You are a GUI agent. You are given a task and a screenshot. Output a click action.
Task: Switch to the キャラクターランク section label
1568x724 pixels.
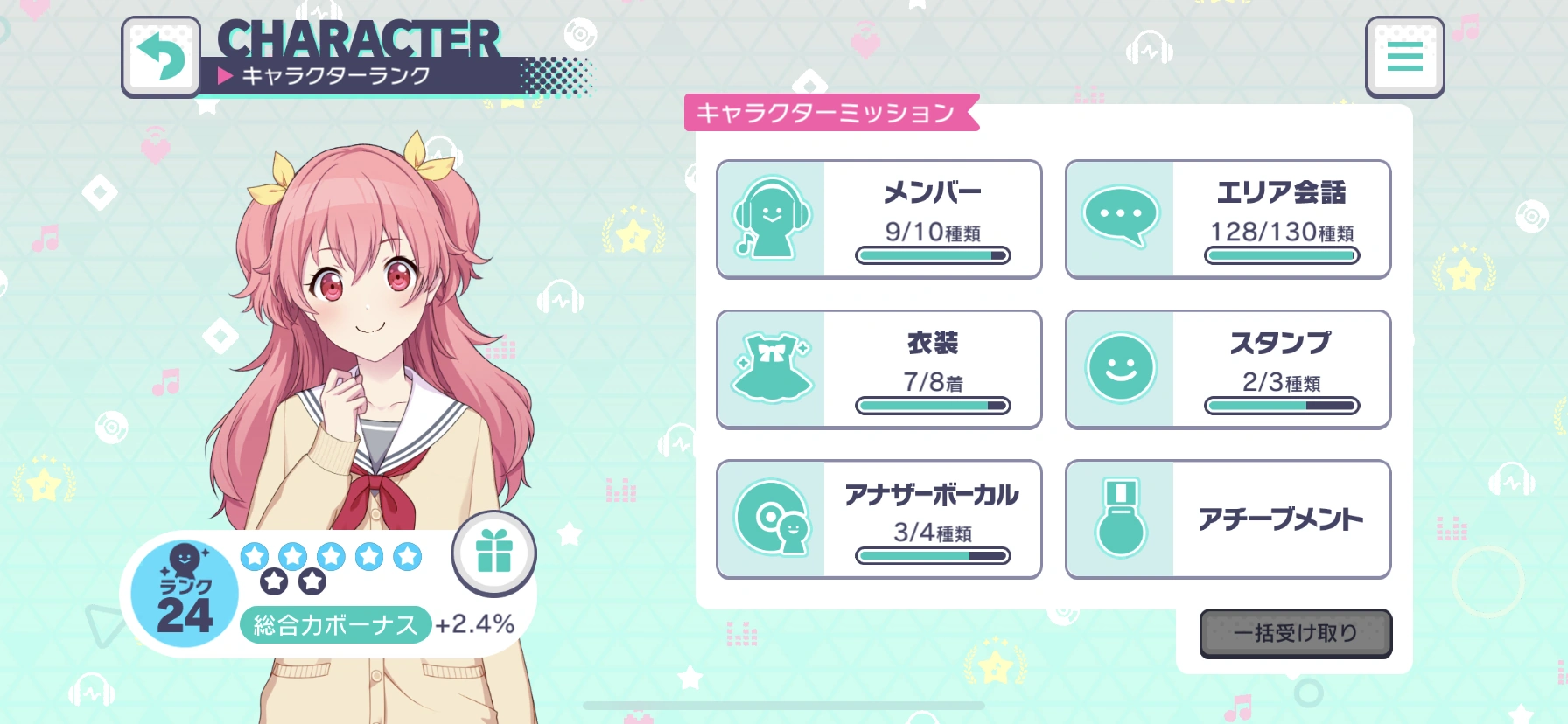pyautogui.click(x=335, y=74)
